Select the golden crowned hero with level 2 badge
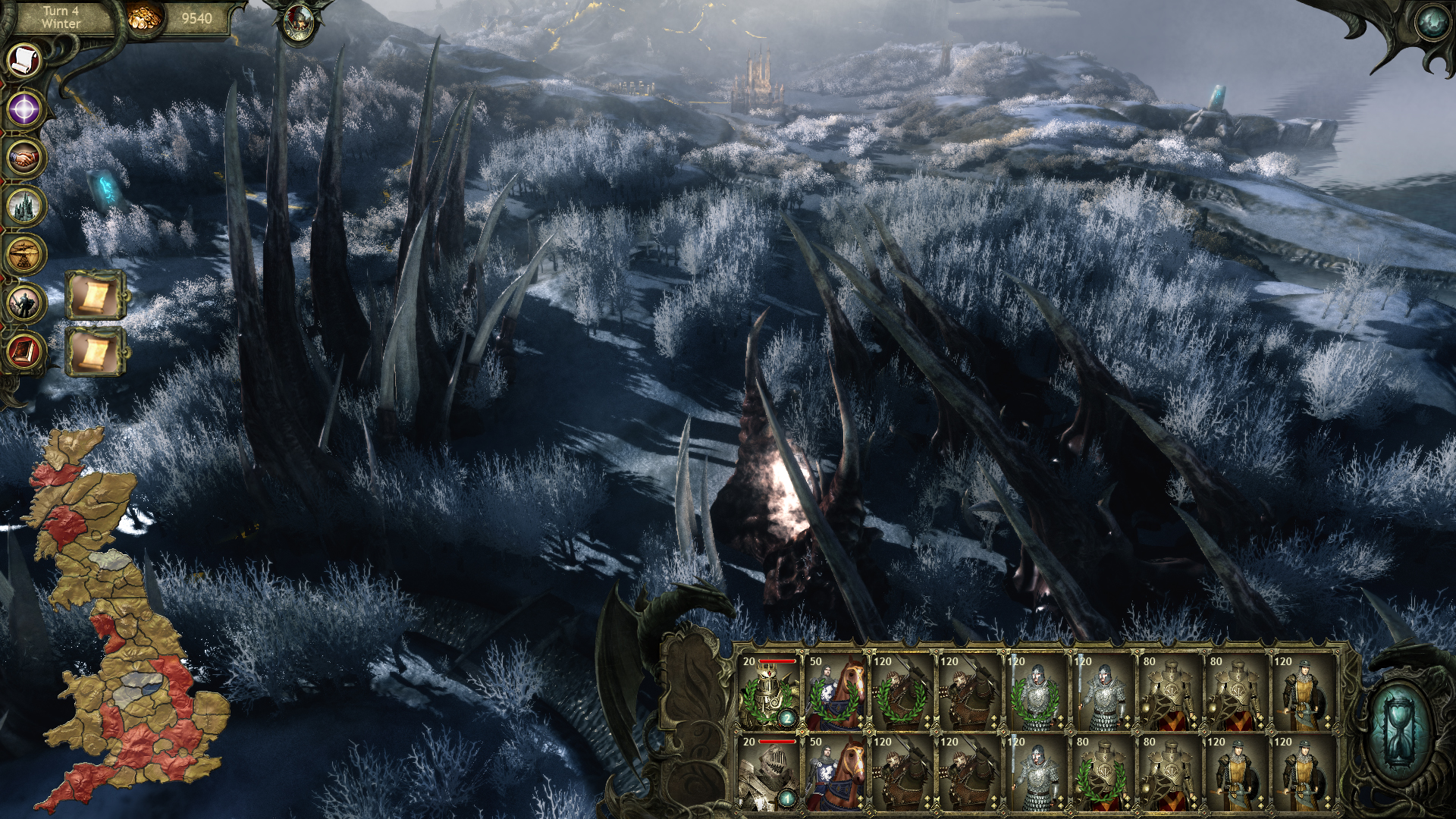Screen dimensions: 1456x819 pos(768,693)
